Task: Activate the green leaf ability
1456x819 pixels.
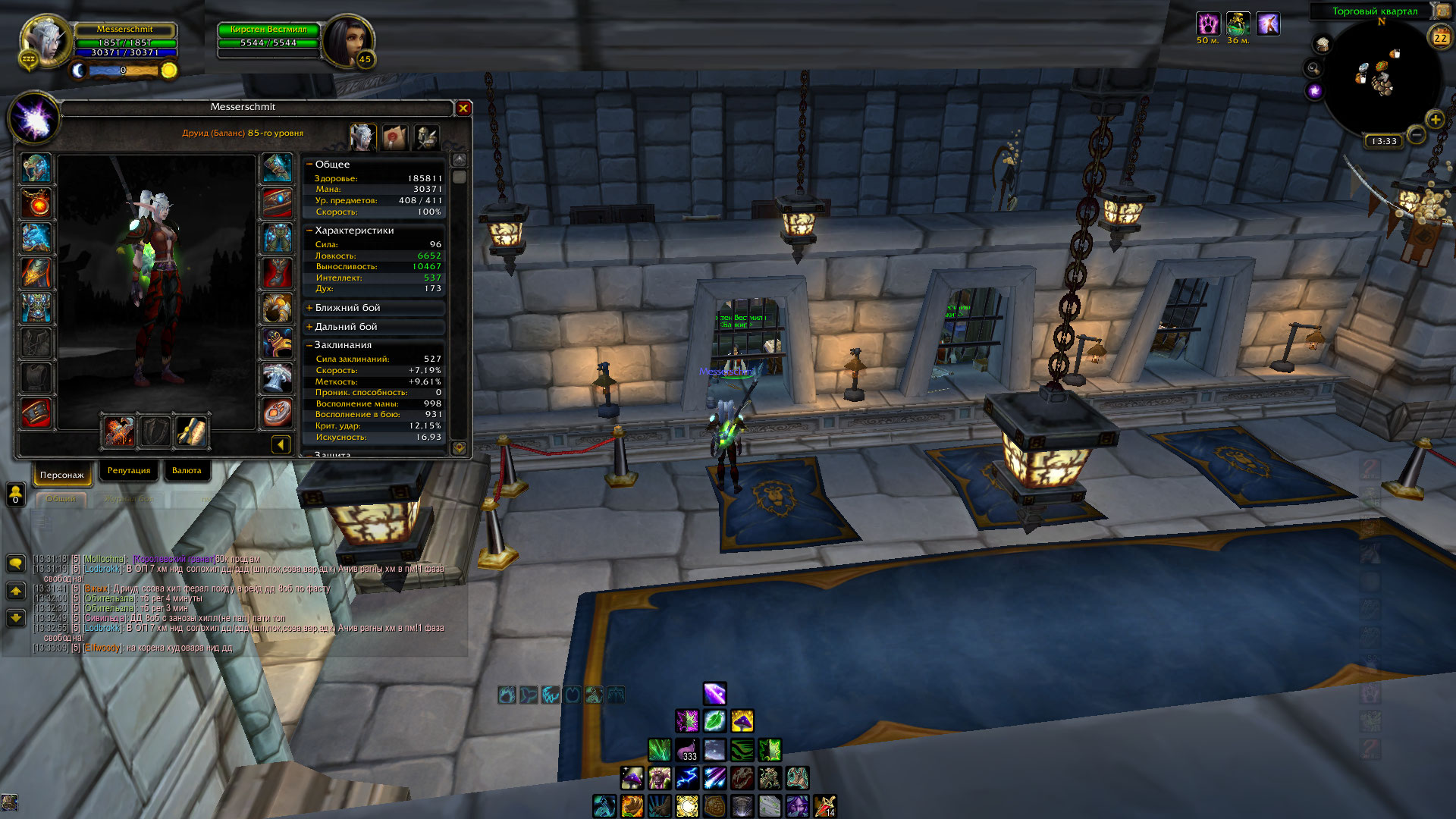Action: coord(714,720)
